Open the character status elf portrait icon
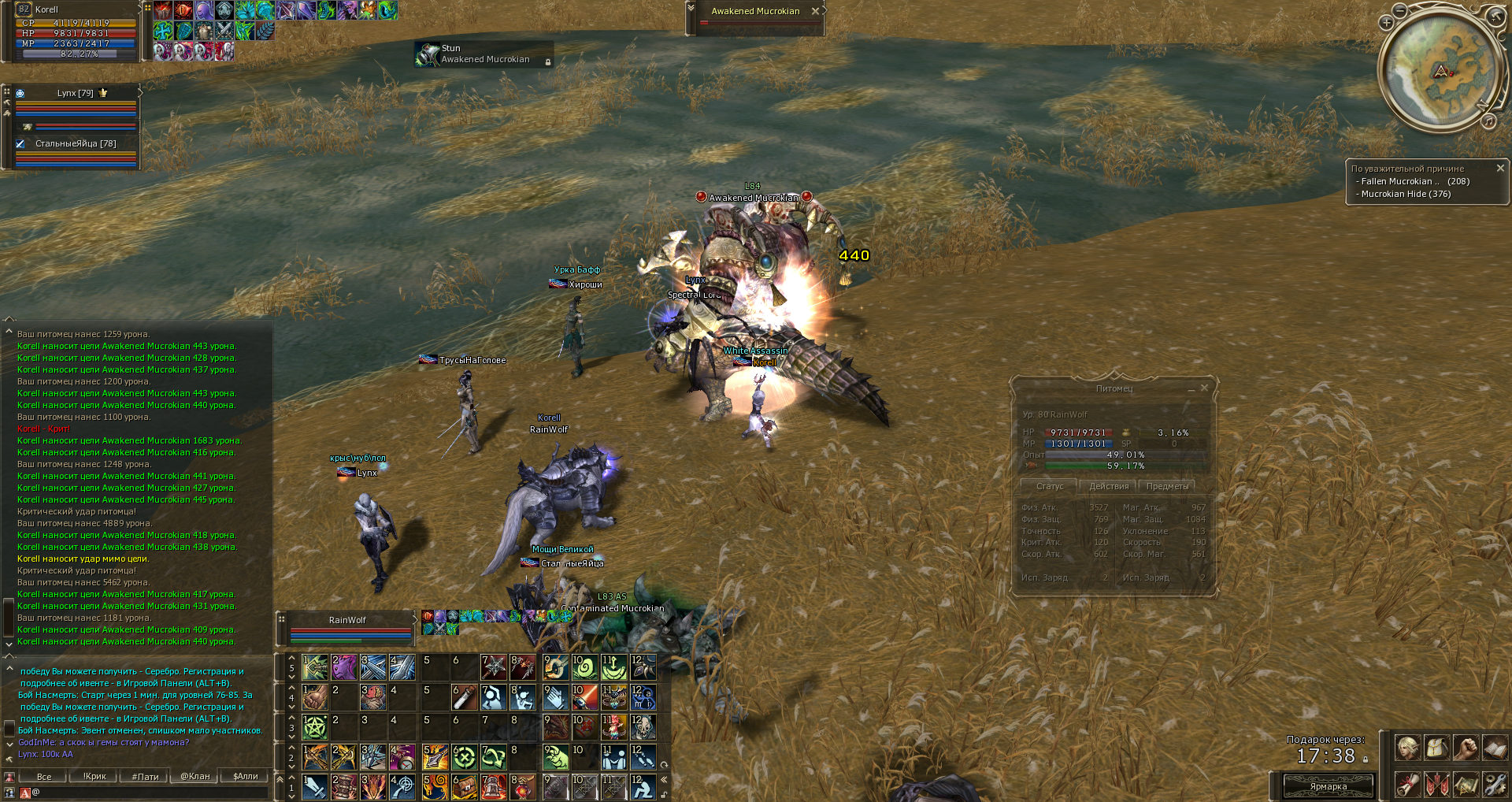Image resolution: width=1512 pixels, height=802 pixels. (x=1407, y=748)
